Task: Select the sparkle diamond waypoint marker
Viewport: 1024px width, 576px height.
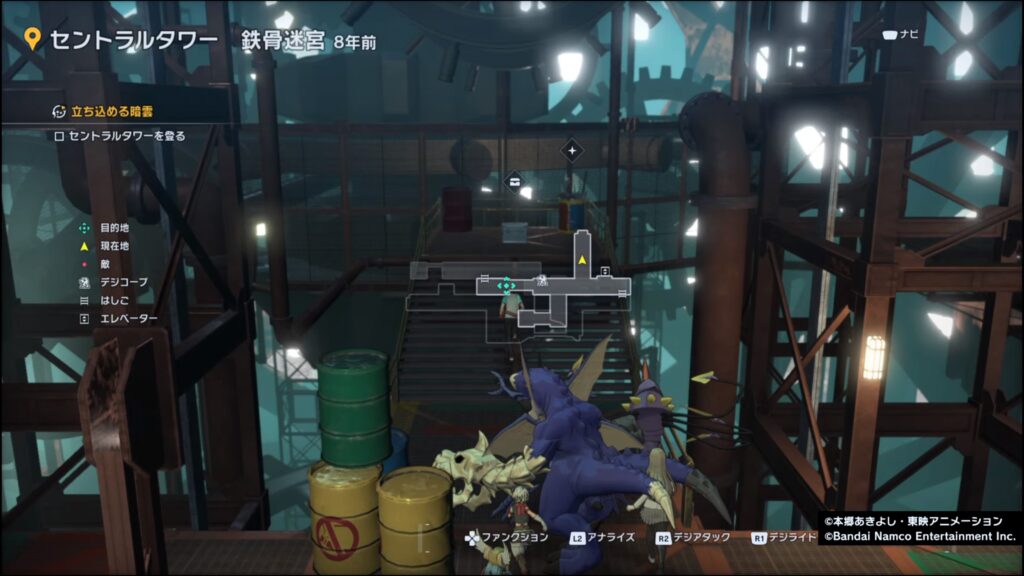Action: [571, 151]
